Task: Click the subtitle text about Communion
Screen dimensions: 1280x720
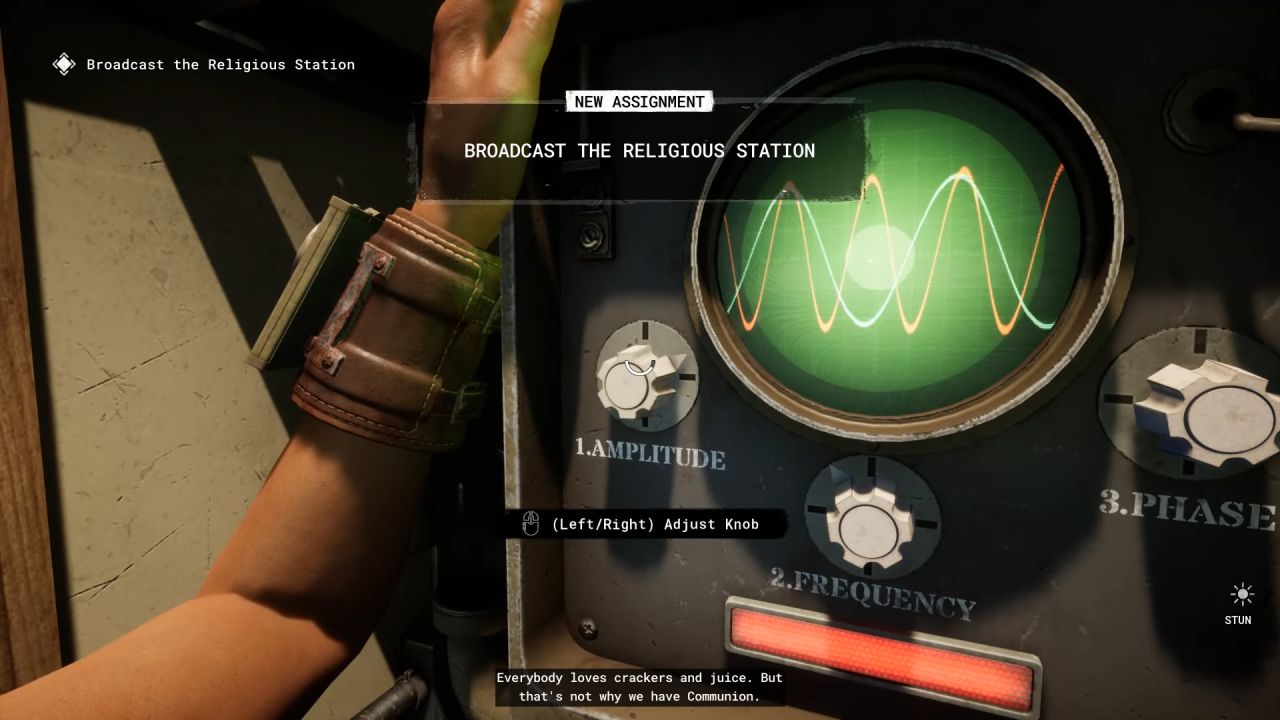Action: 639,686
